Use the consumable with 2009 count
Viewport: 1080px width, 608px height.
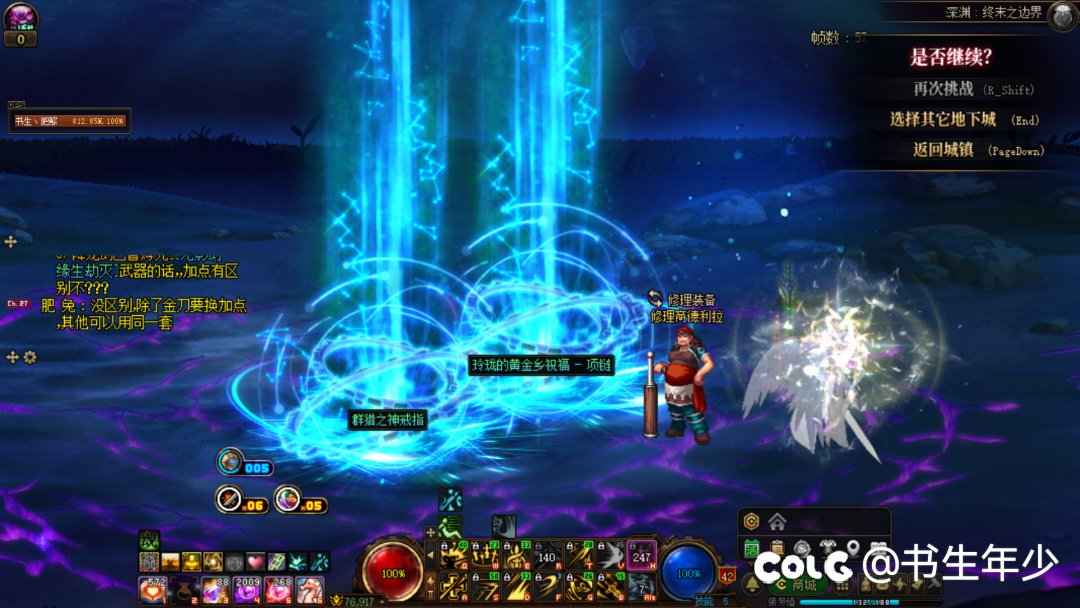pos(246,590)
